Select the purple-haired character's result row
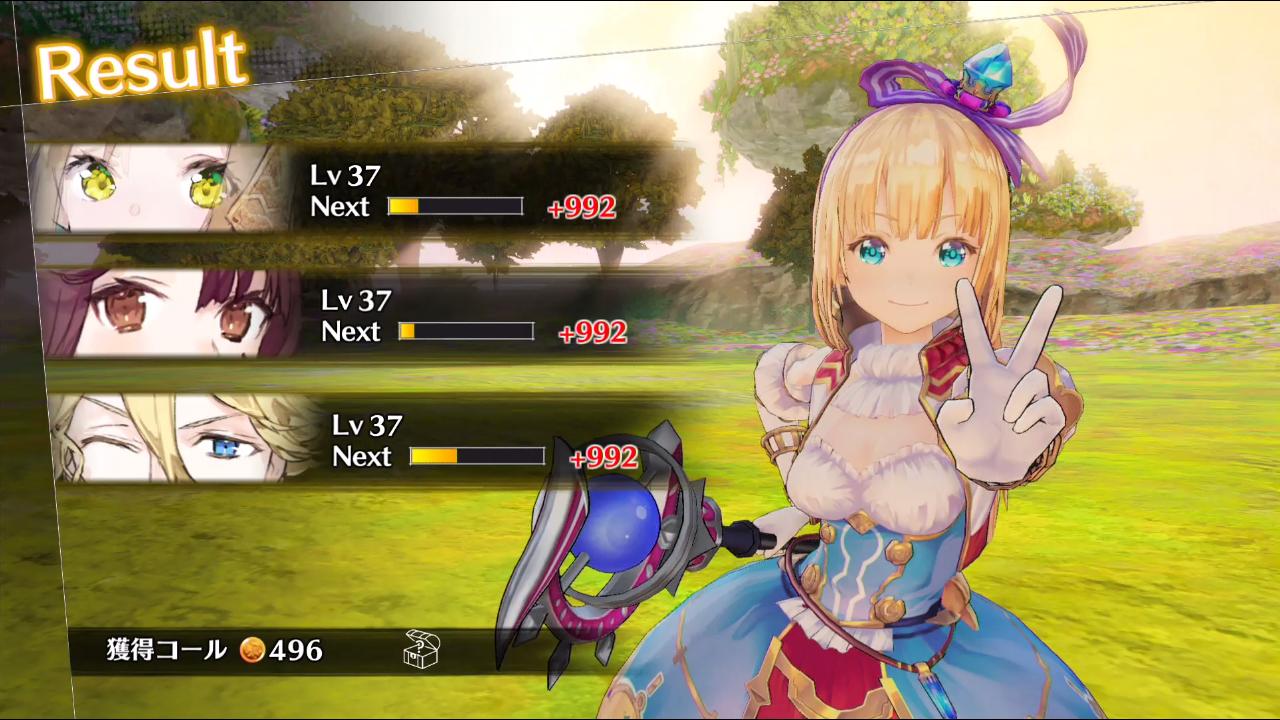 pos(340,316)
